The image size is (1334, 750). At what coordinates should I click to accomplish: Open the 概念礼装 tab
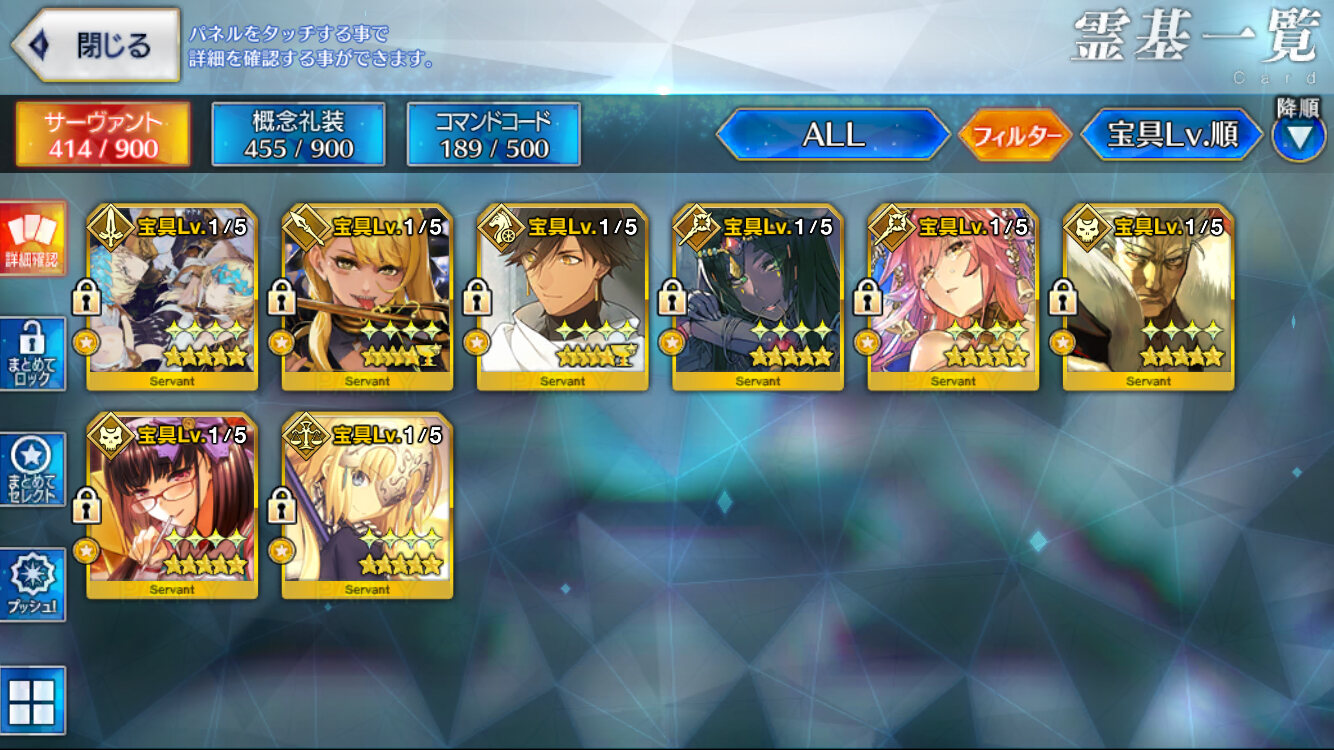click(x=298, y=135)
